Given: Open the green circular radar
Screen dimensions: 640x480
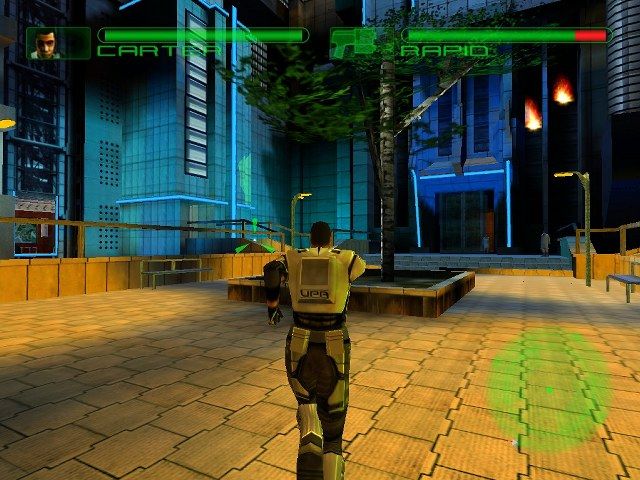Looking at the screenshot, I should (x=548, y=389).
